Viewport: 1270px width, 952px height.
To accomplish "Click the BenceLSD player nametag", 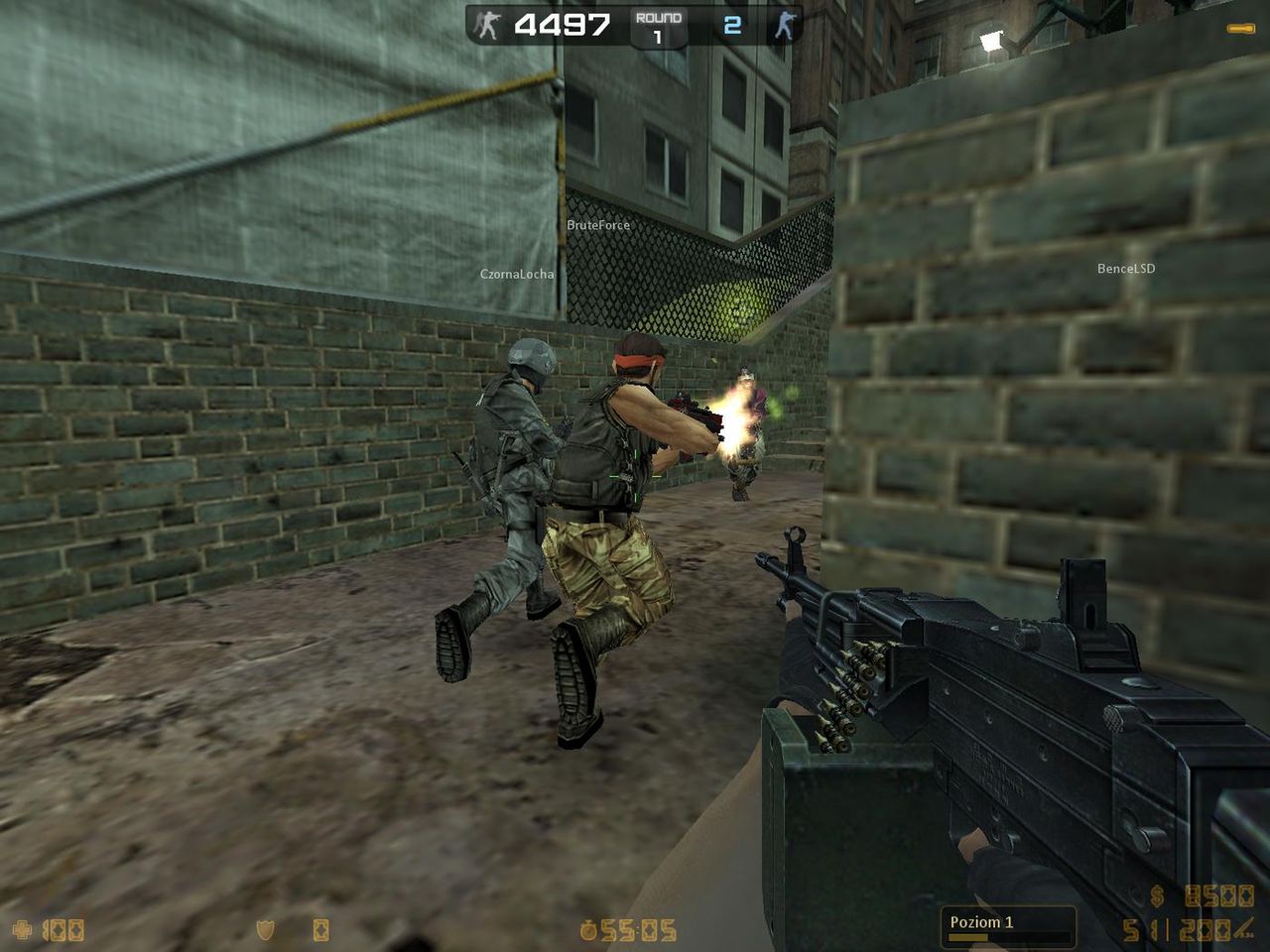I will pyautogui.click(x=1128, y=267).
